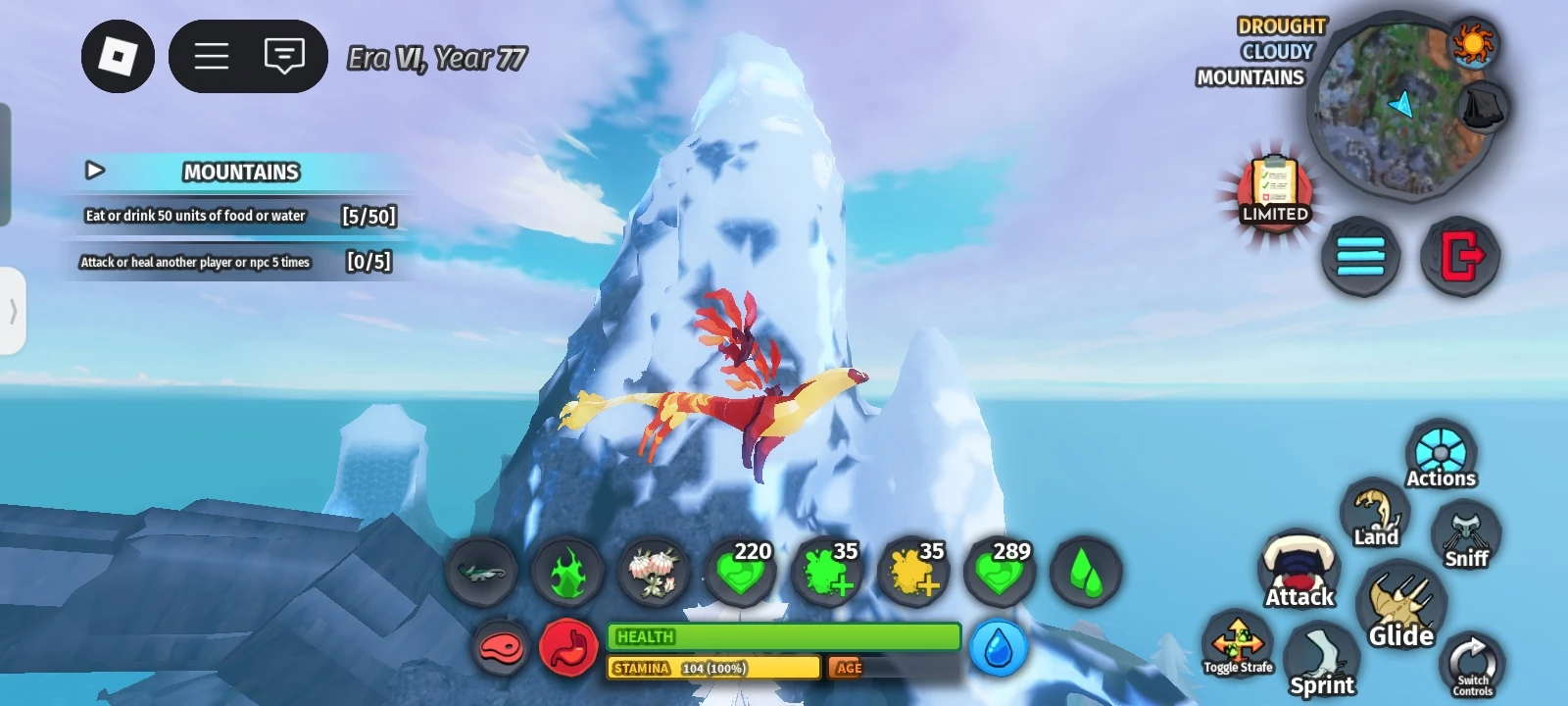
Task: Open the Actions wheel
Action: (x=1441, y=453)
